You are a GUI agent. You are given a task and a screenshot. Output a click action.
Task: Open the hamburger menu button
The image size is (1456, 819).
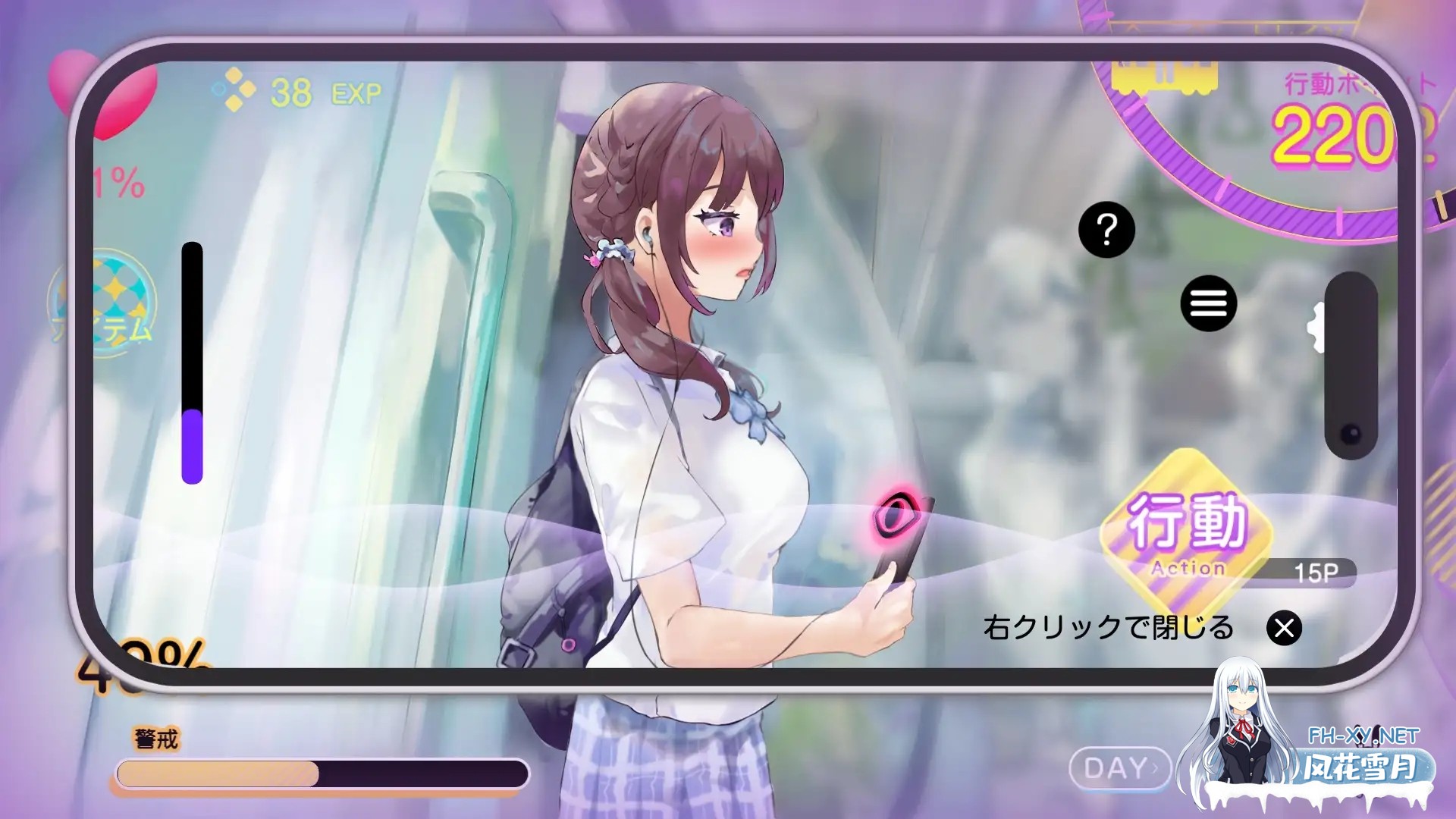[x=1208, y=303]
